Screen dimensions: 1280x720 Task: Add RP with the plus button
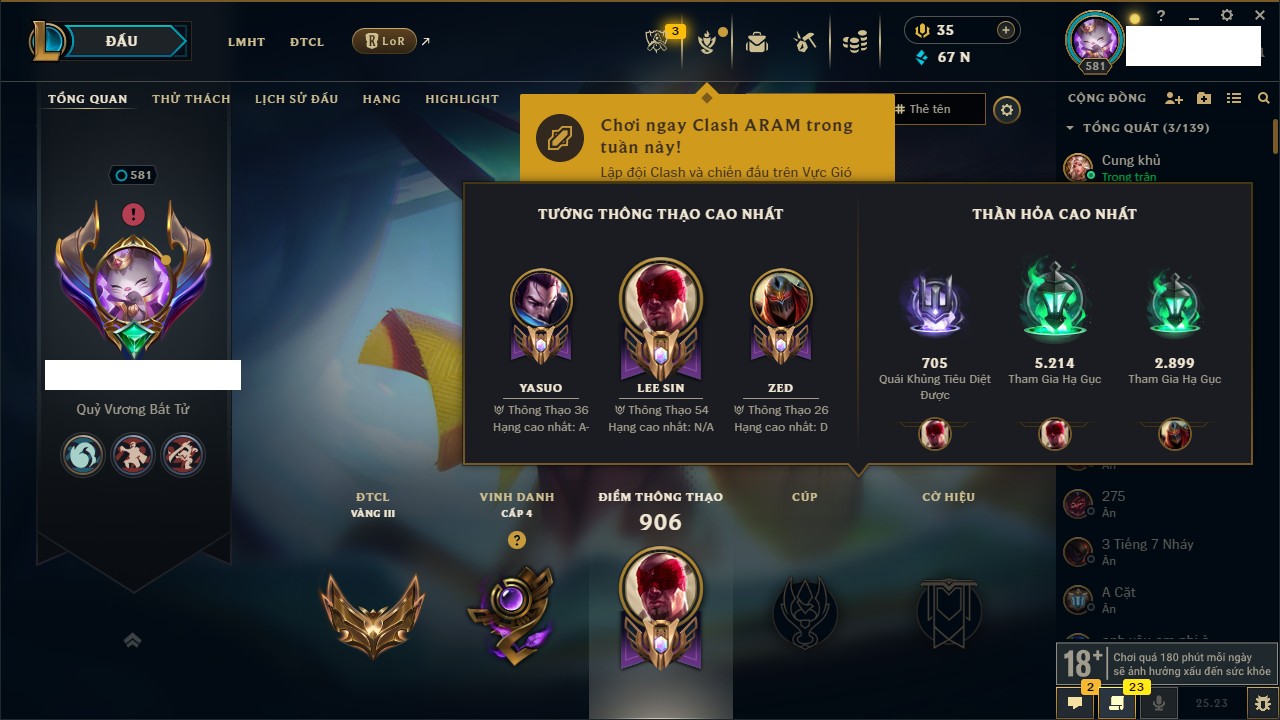pyautogui.click(x=1006, y=30)
